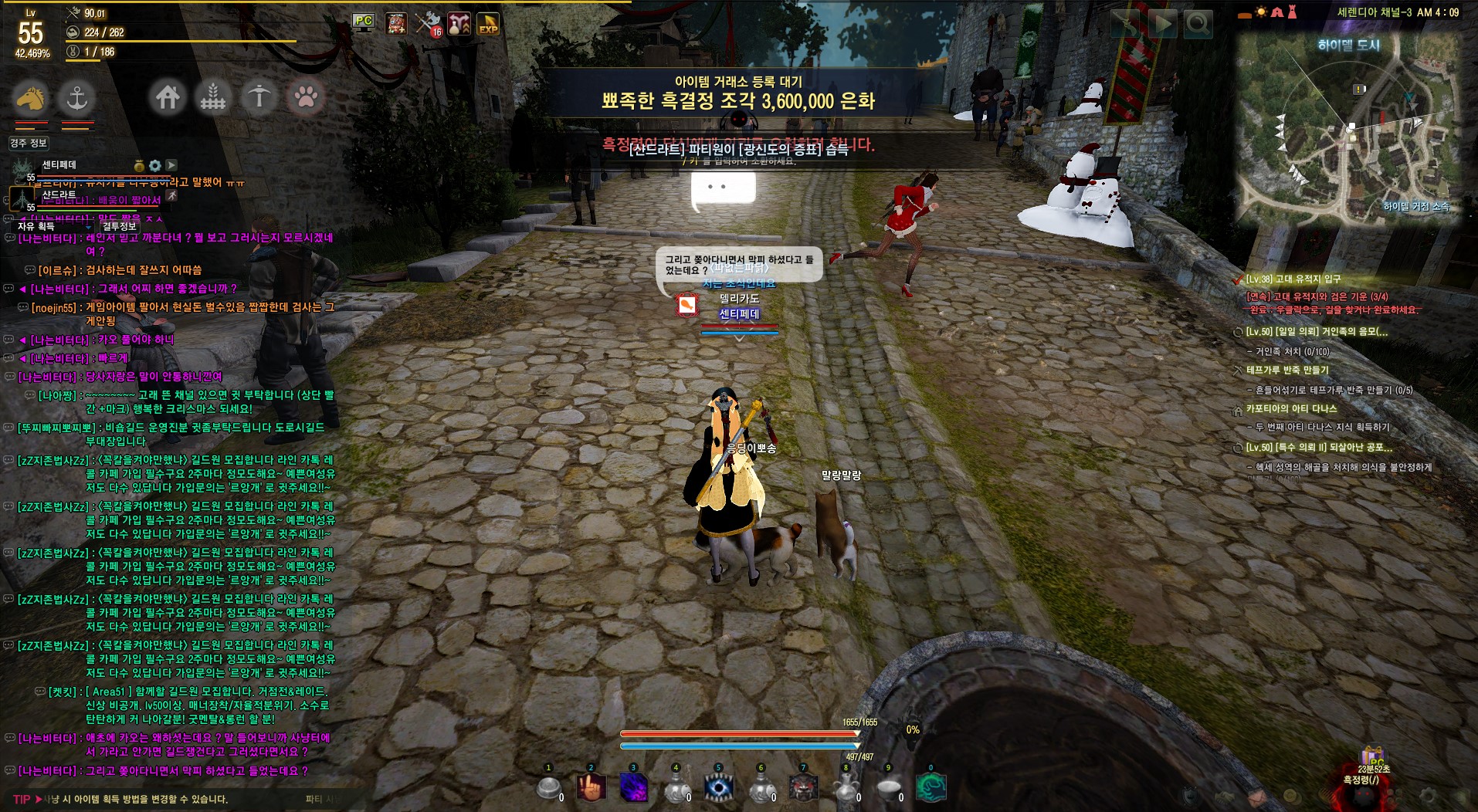
Task: Click the green PC monitor buff icon
Action: (363, 22)
